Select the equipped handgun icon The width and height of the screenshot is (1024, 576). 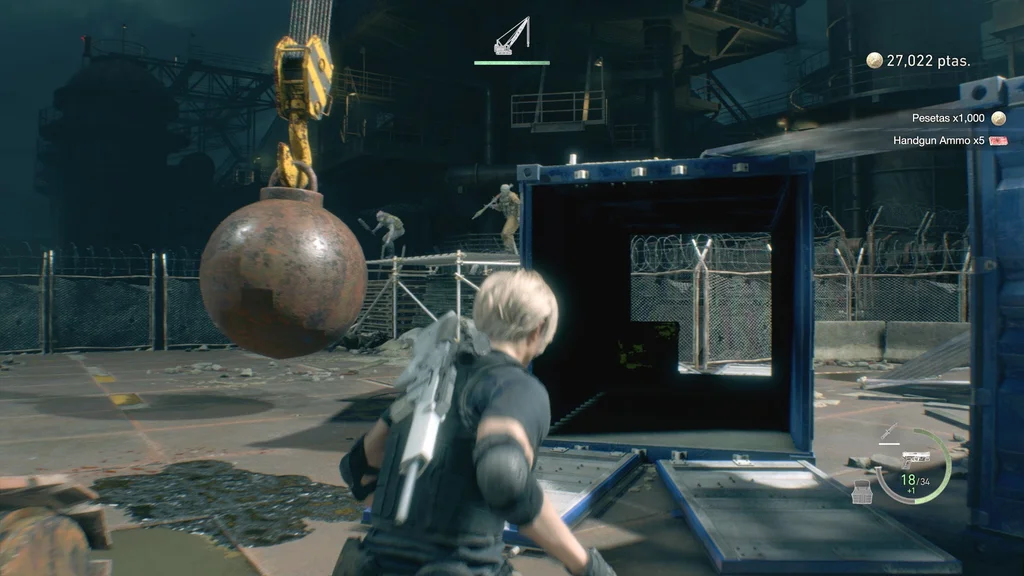(x=914, y=458)
